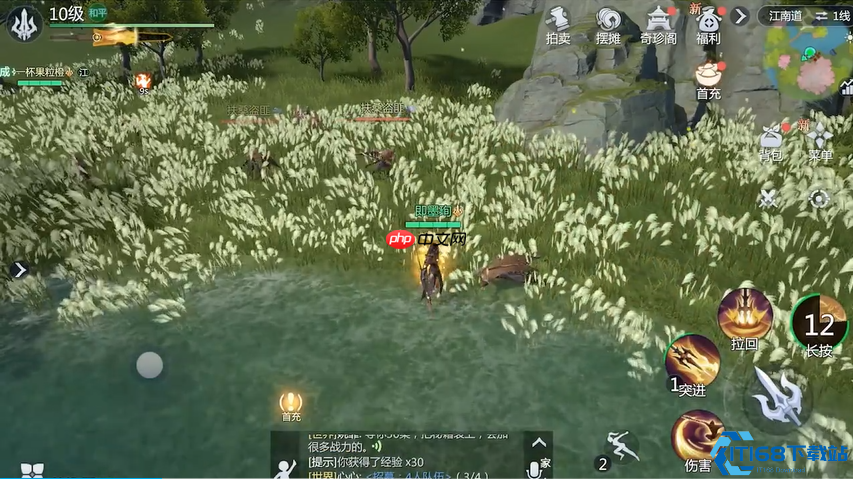Open the 福利 welfare rewards
The image size is (853, 479).
[708, 23]
